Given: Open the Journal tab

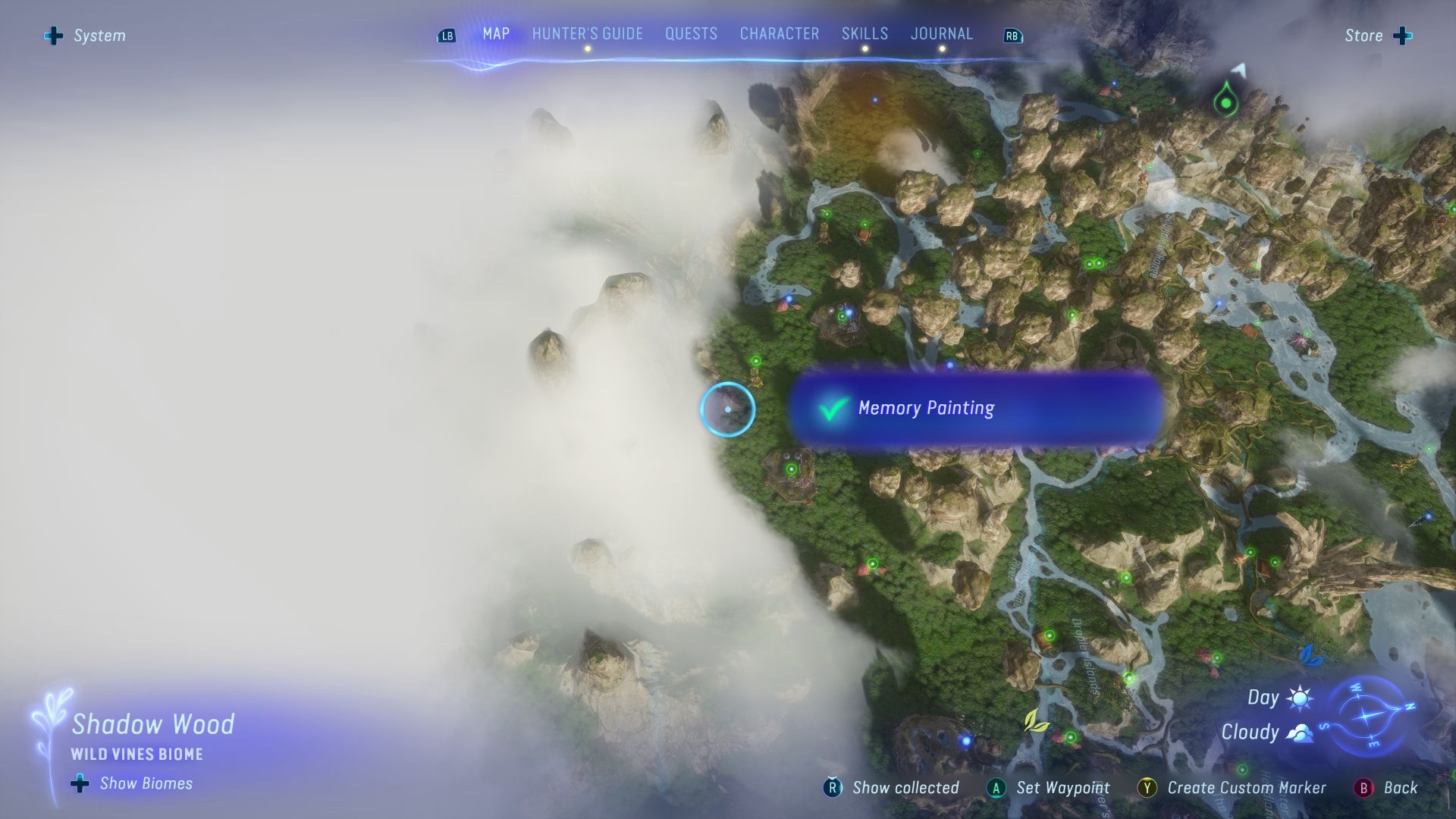Looking at the screenshot, I should point(941,33).
